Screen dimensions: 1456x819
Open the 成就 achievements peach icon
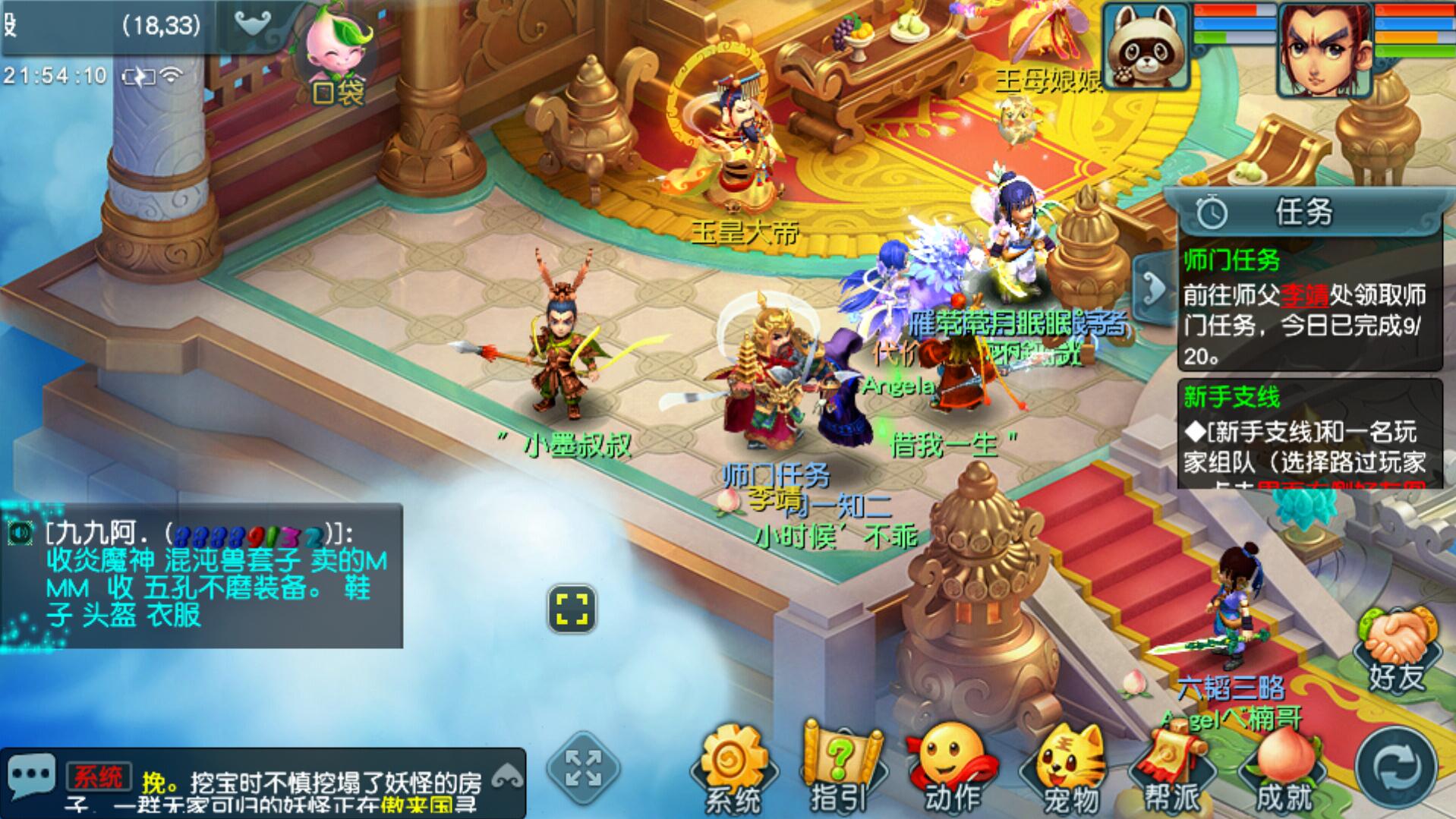tap(1284, 768)
